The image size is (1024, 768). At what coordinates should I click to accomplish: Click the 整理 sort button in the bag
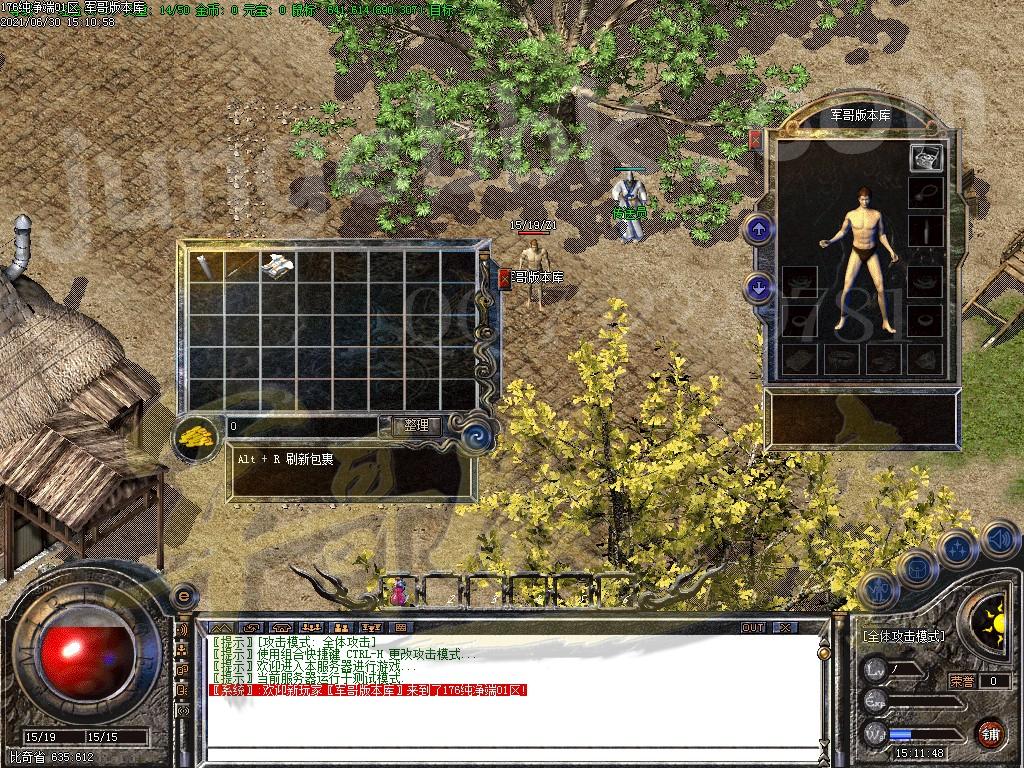point(415,425)
